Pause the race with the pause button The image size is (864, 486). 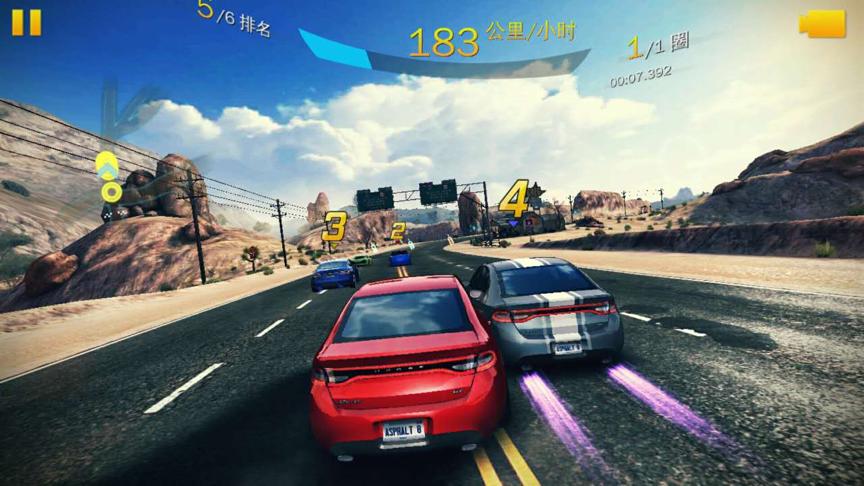[27, 22]
